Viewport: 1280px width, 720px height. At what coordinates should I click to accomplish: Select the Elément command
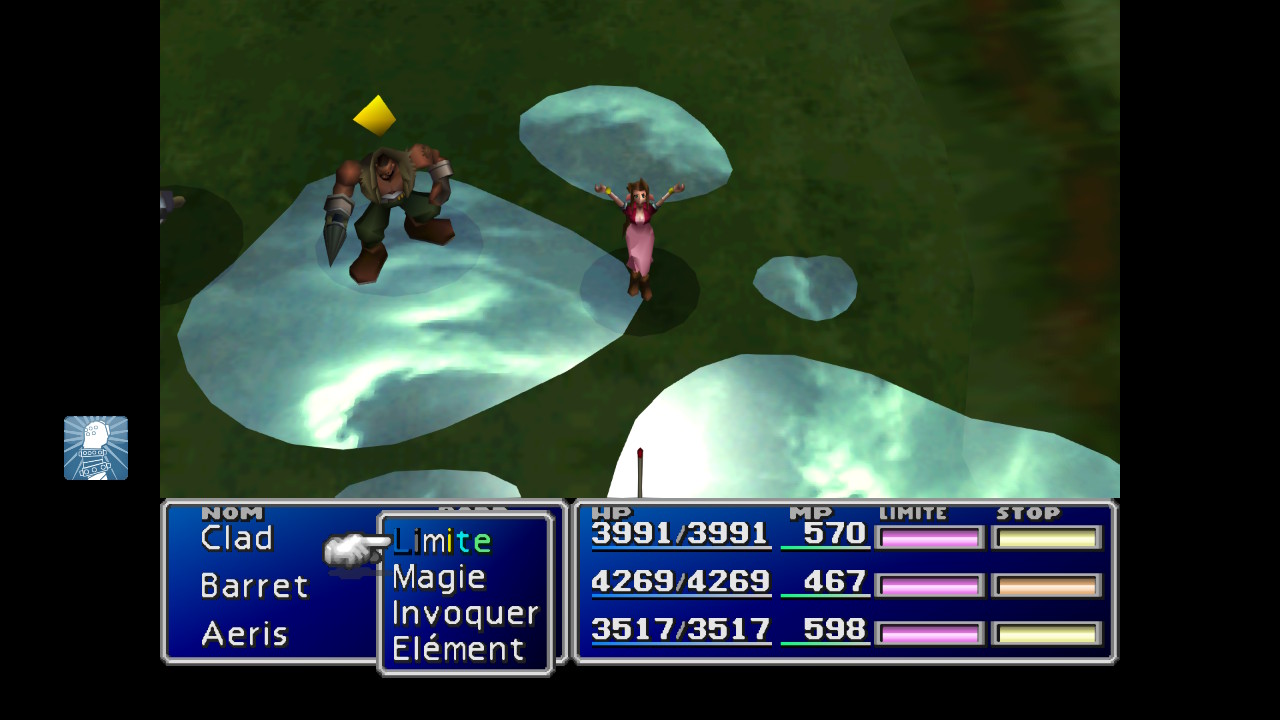point(458,649)
